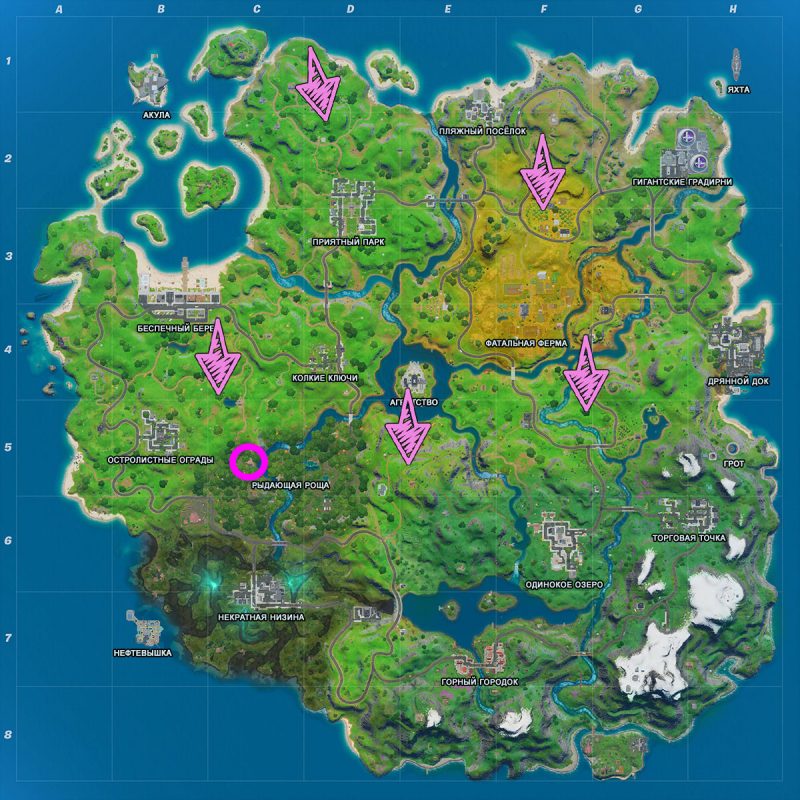Click the pink circle marker near Рыдающая роща
Image resolution: width=800 pixels, height=800 pixels.
click(248, 462)
